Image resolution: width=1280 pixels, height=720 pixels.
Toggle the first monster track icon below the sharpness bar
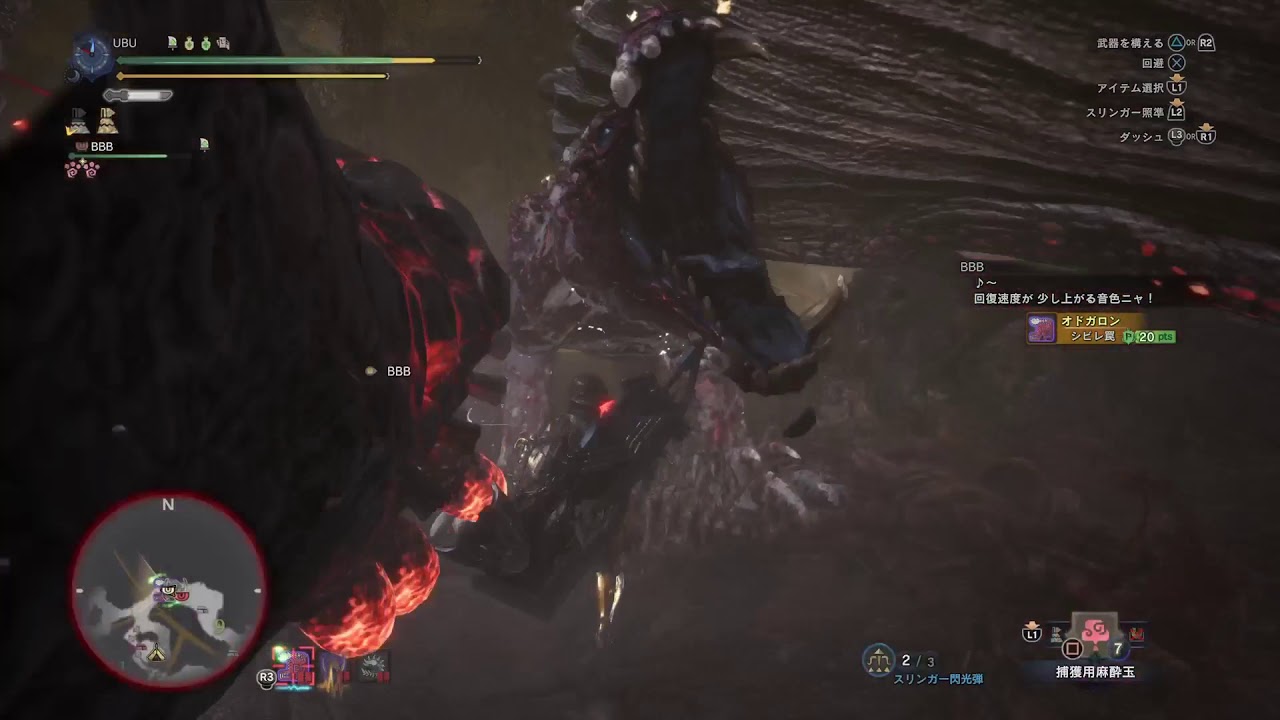click(77, 120)
